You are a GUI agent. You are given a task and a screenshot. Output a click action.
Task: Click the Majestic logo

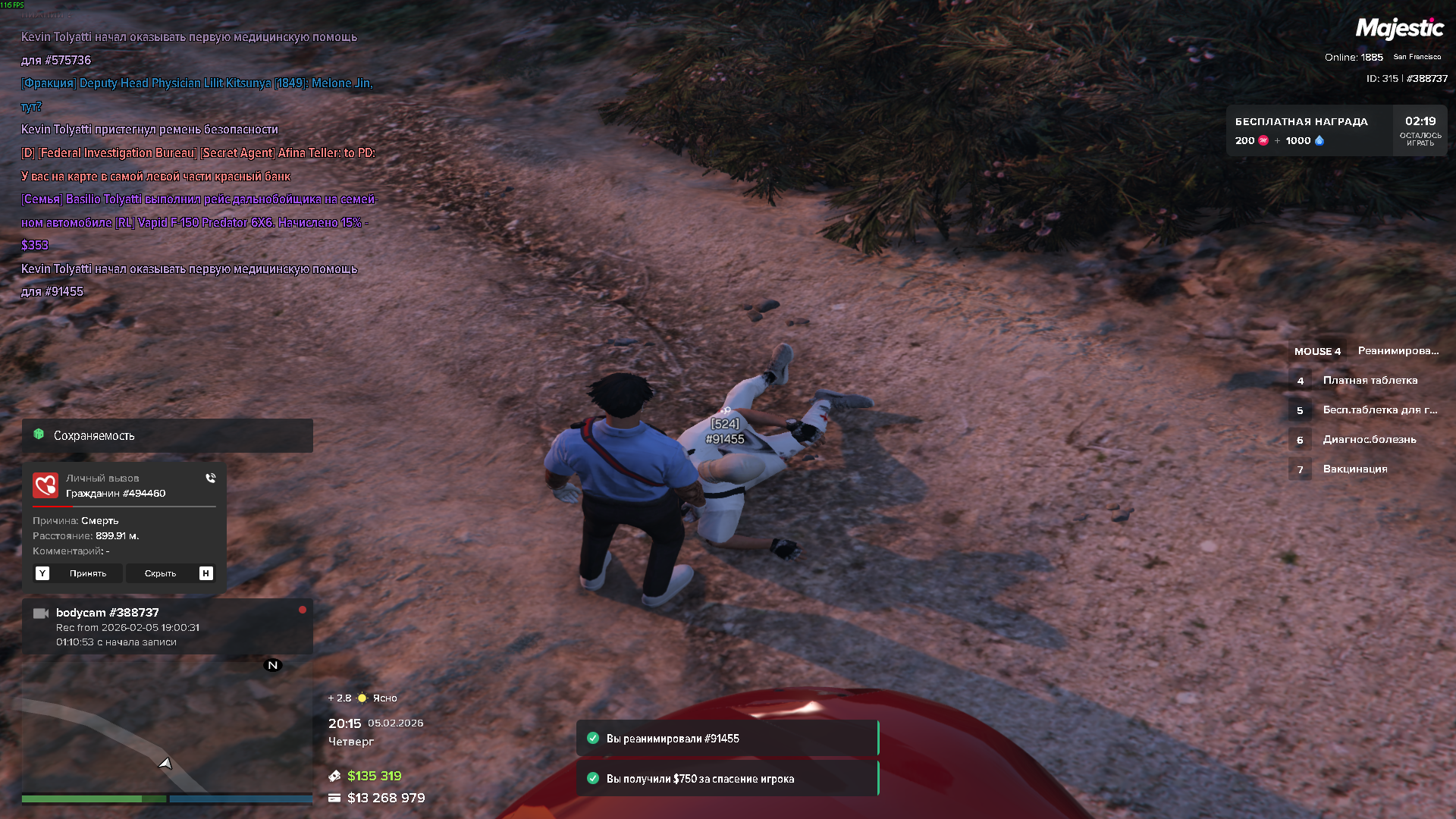point(1399,29)
